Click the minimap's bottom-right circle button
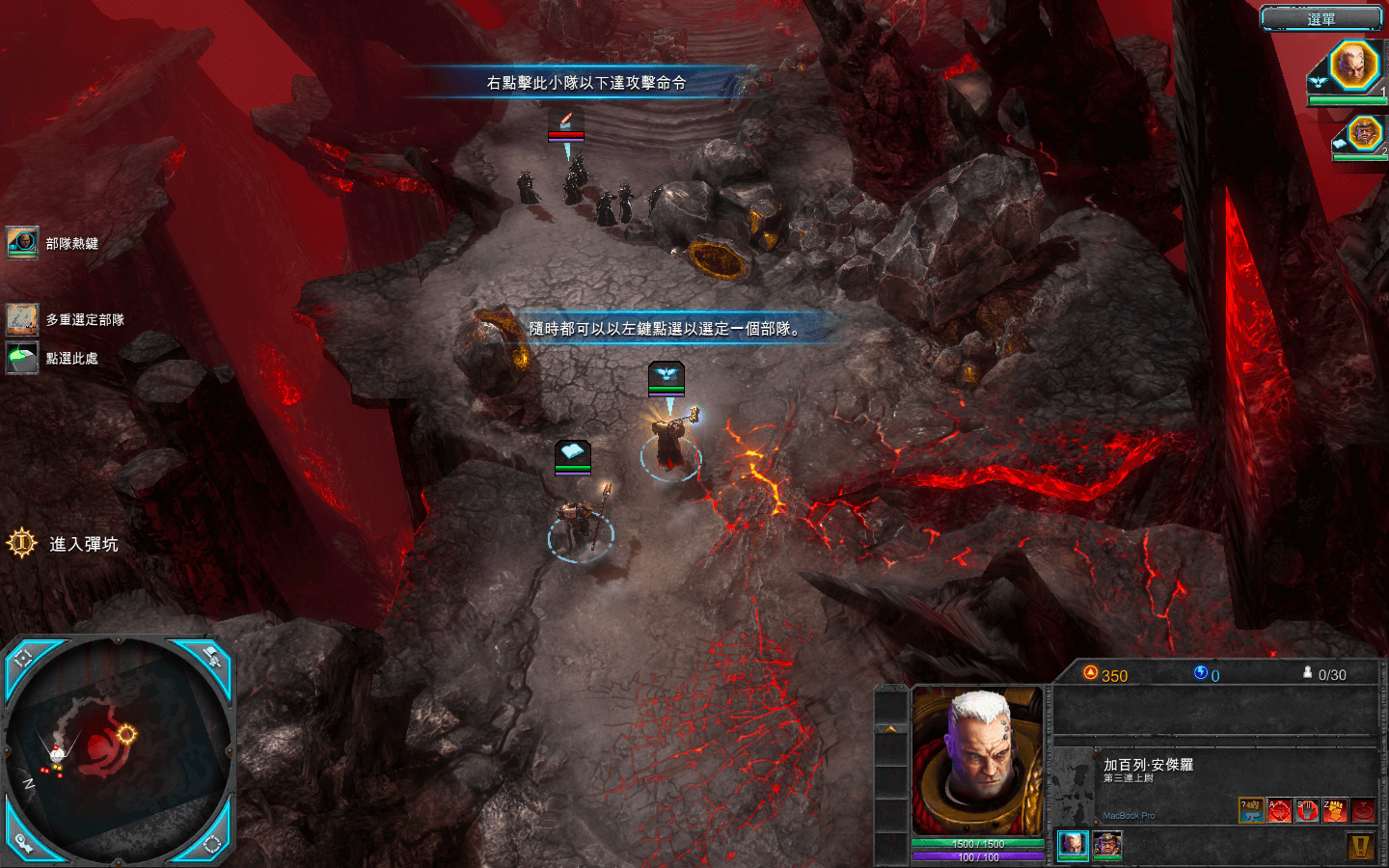Viewport: 1389px width, 868px height. pyautogui.click(x=211, y=844)
